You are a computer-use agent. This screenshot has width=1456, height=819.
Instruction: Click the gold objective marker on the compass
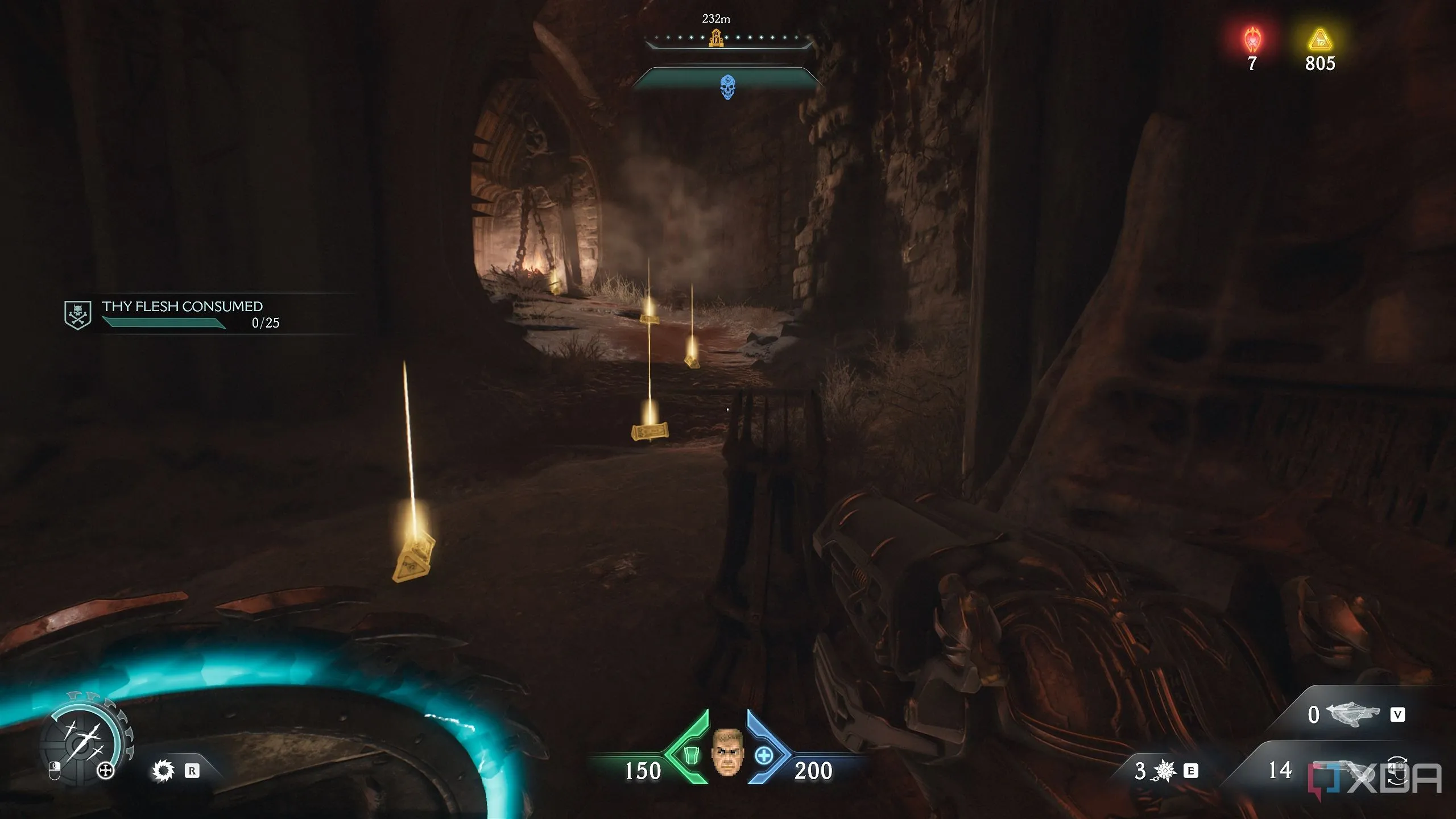coord(716,39)
